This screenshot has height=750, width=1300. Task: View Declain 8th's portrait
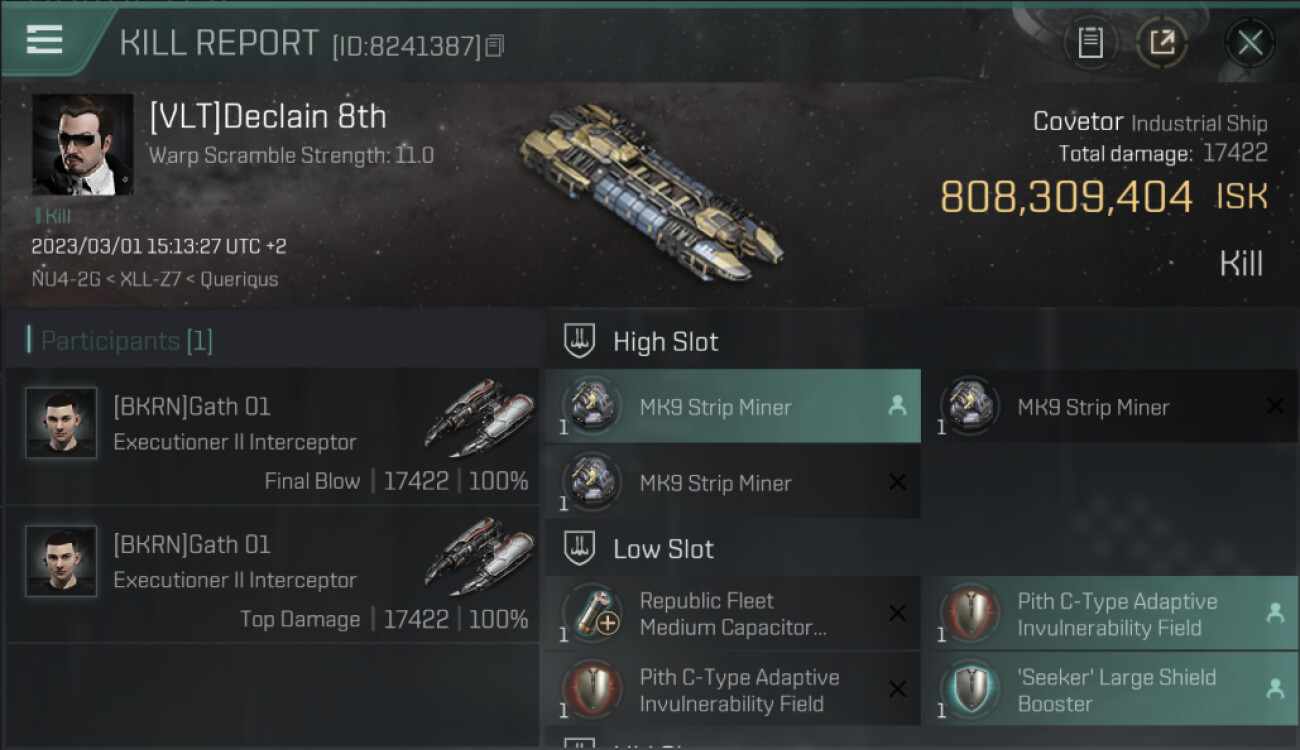coord(83,145)
